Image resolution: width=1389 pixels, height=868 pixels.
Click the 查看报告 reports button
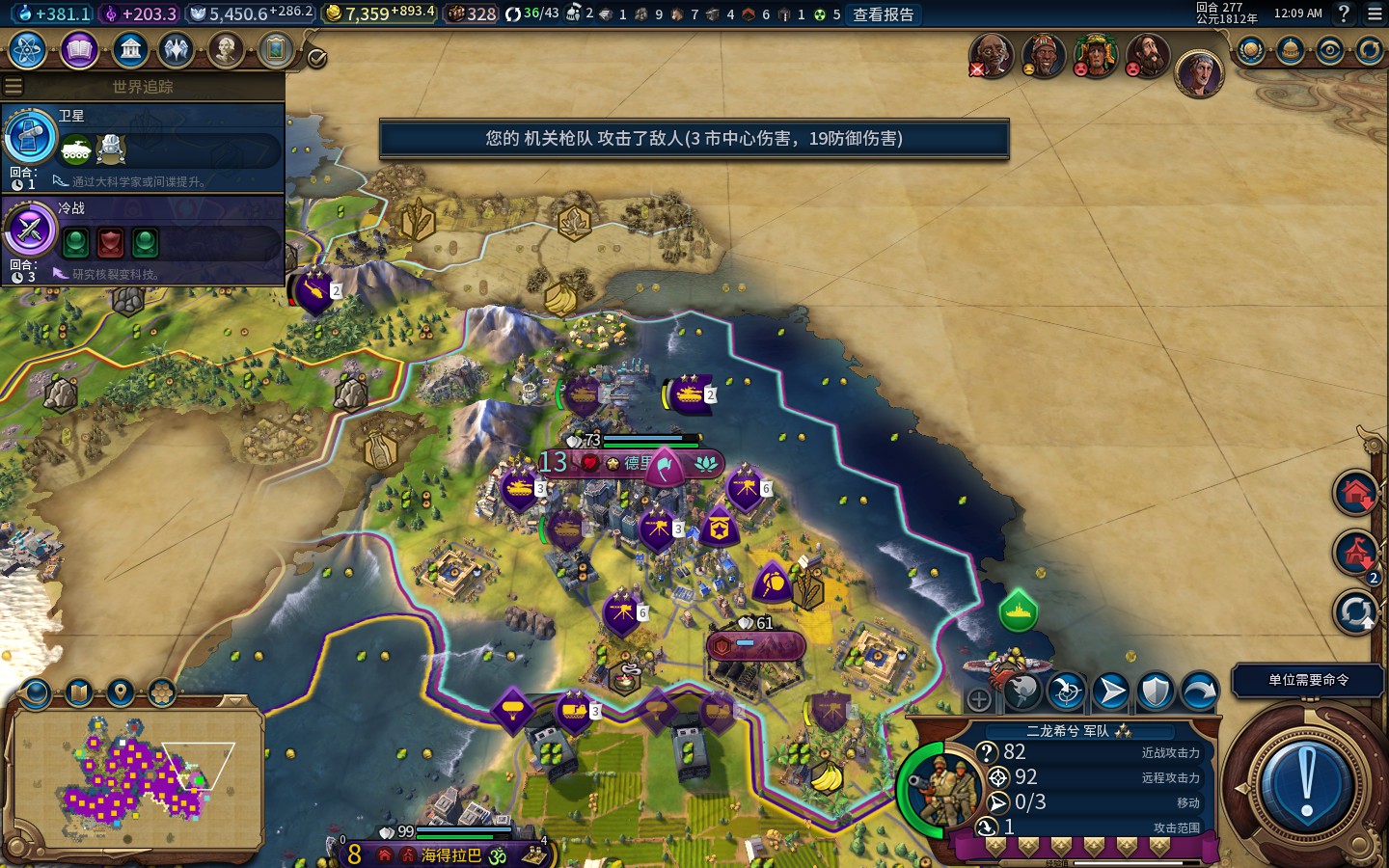[x=883, y=14]
